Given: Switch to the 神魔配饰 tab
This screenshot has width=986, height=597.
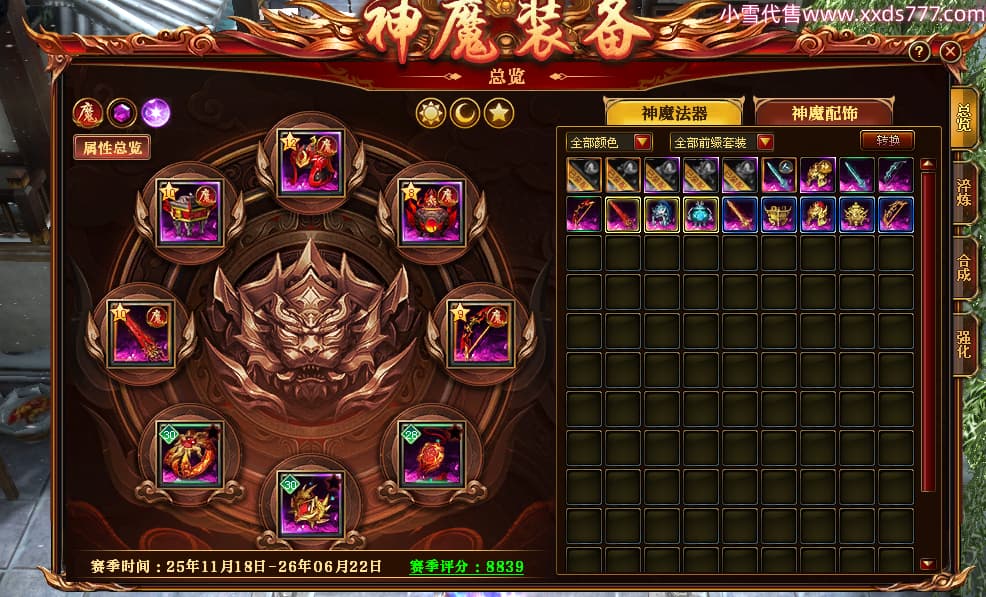Looking at the screenshot, I should [823, 113].
